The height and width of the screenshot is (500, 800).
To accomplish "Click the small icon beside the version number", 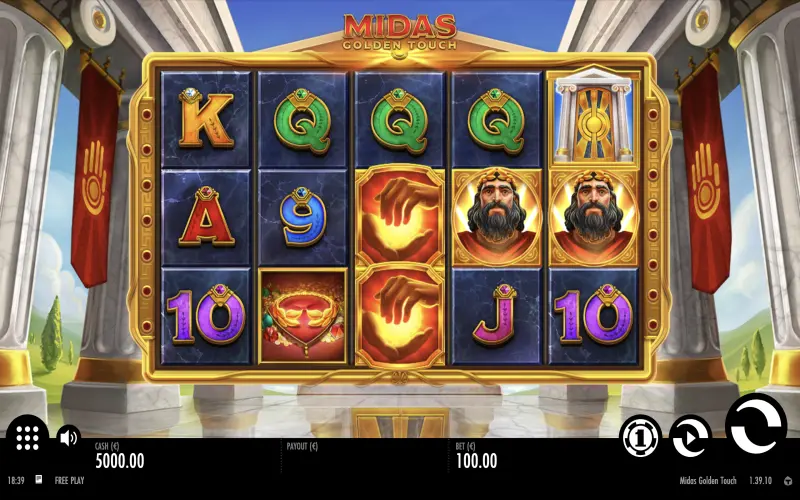I will pos(787,481).
